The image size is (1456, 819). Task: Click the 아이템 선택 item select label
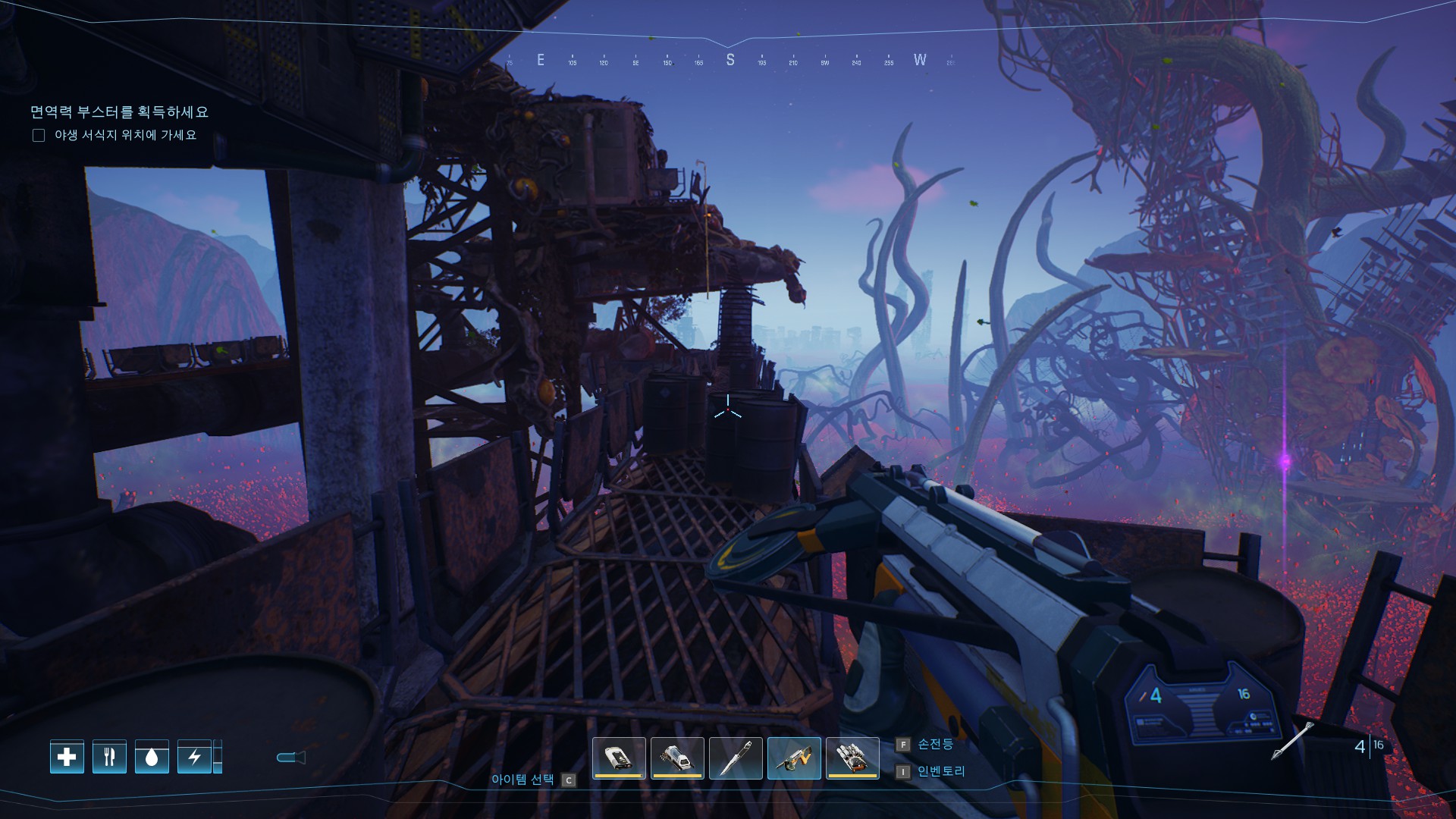coord(522,779)
